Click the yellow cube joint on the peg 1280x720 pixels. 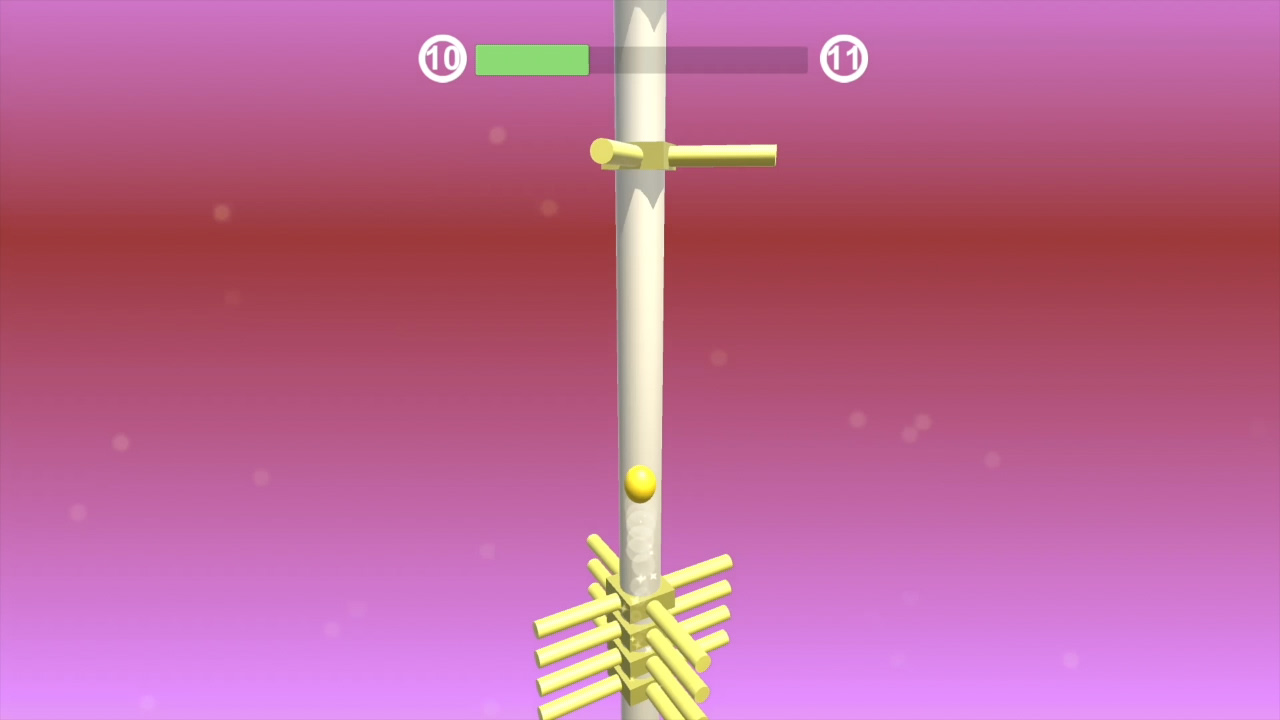(655, 155)
